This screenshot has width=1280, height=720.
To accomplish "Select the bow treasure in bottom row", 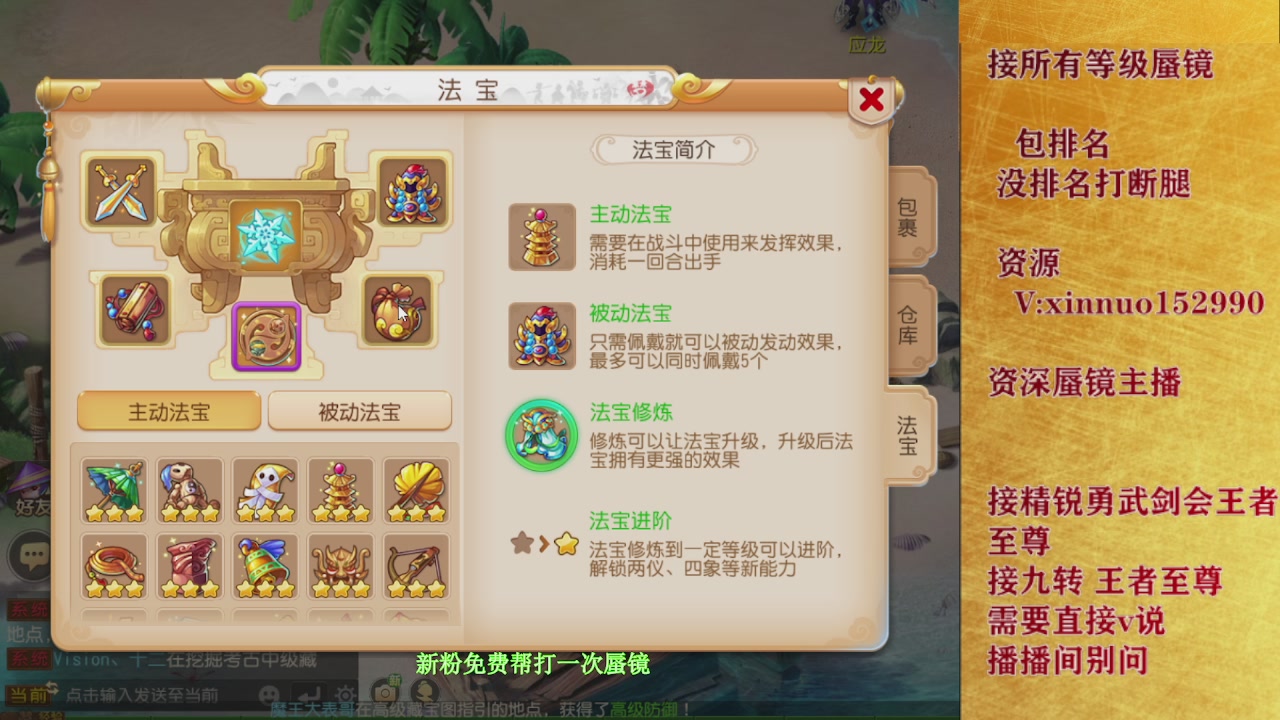I will point(417,565).
